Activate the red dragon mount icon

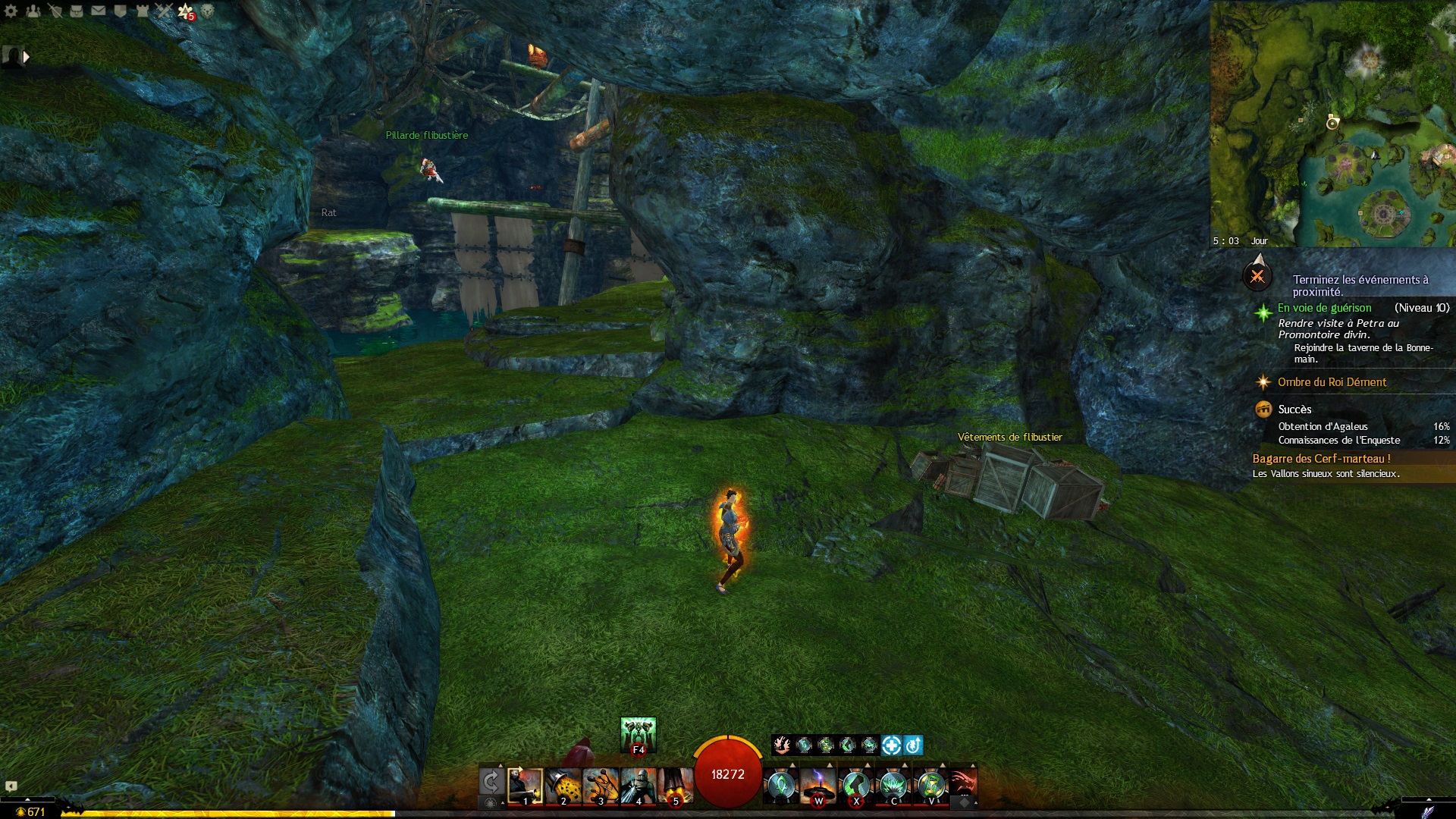point(963,783)
